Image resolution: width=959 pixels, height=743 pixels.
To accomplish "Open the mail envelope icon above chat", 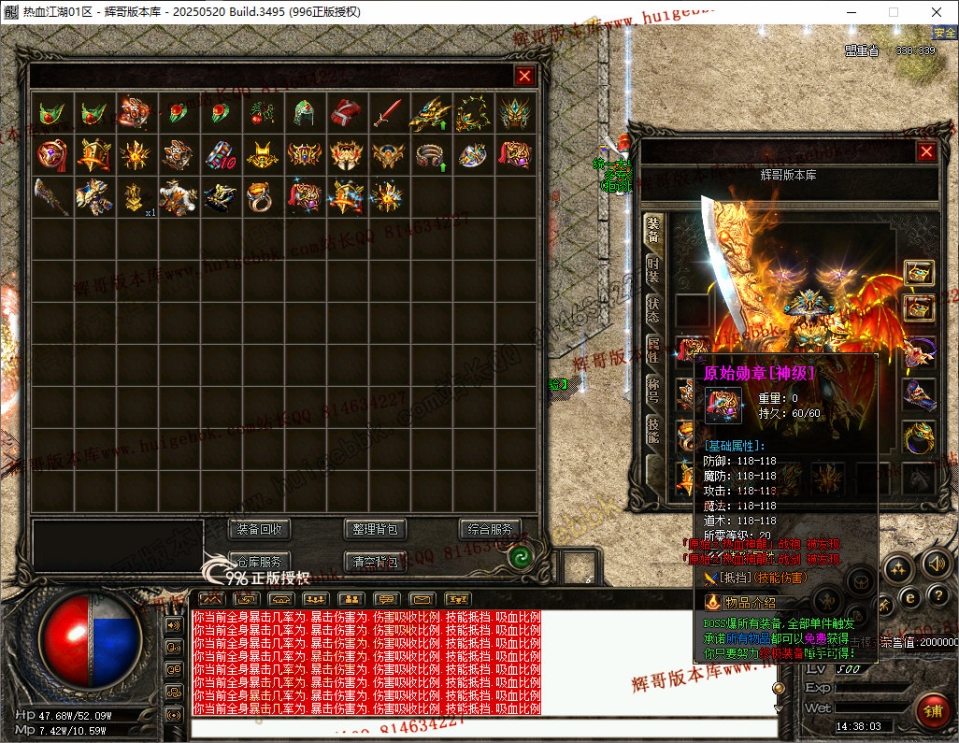I will (421, 600).
